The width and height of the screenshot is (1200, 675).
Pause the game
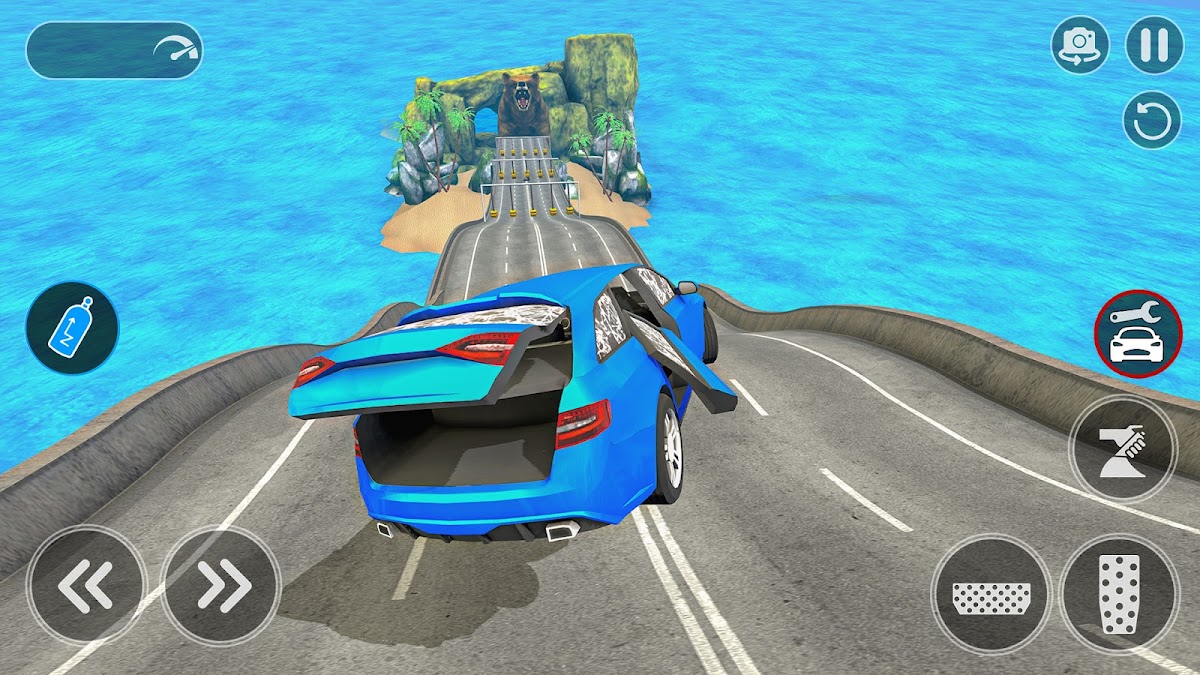click(1154, 46)
